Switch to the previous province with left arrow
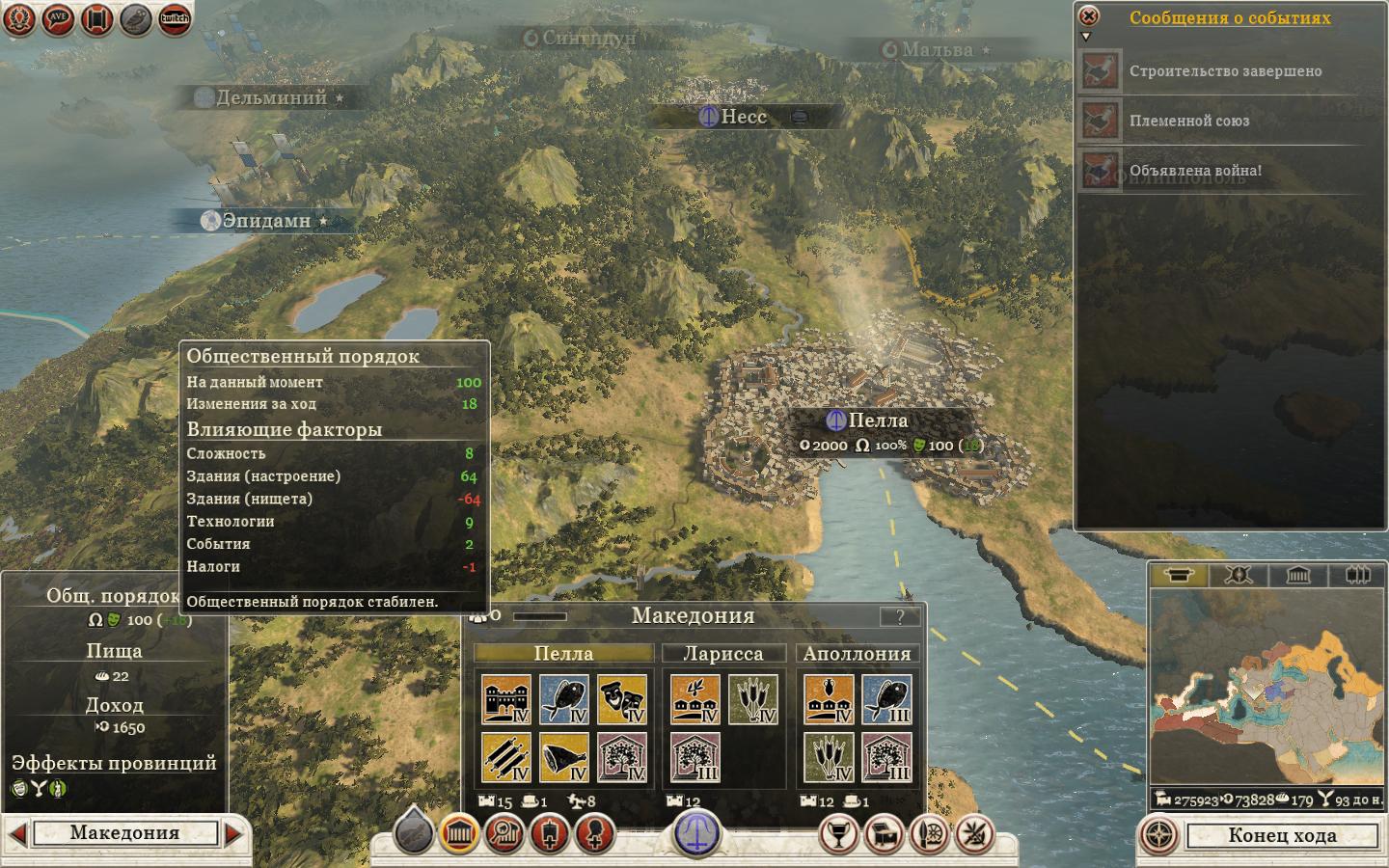The image size is (1389, 868). tap(16, 833)
